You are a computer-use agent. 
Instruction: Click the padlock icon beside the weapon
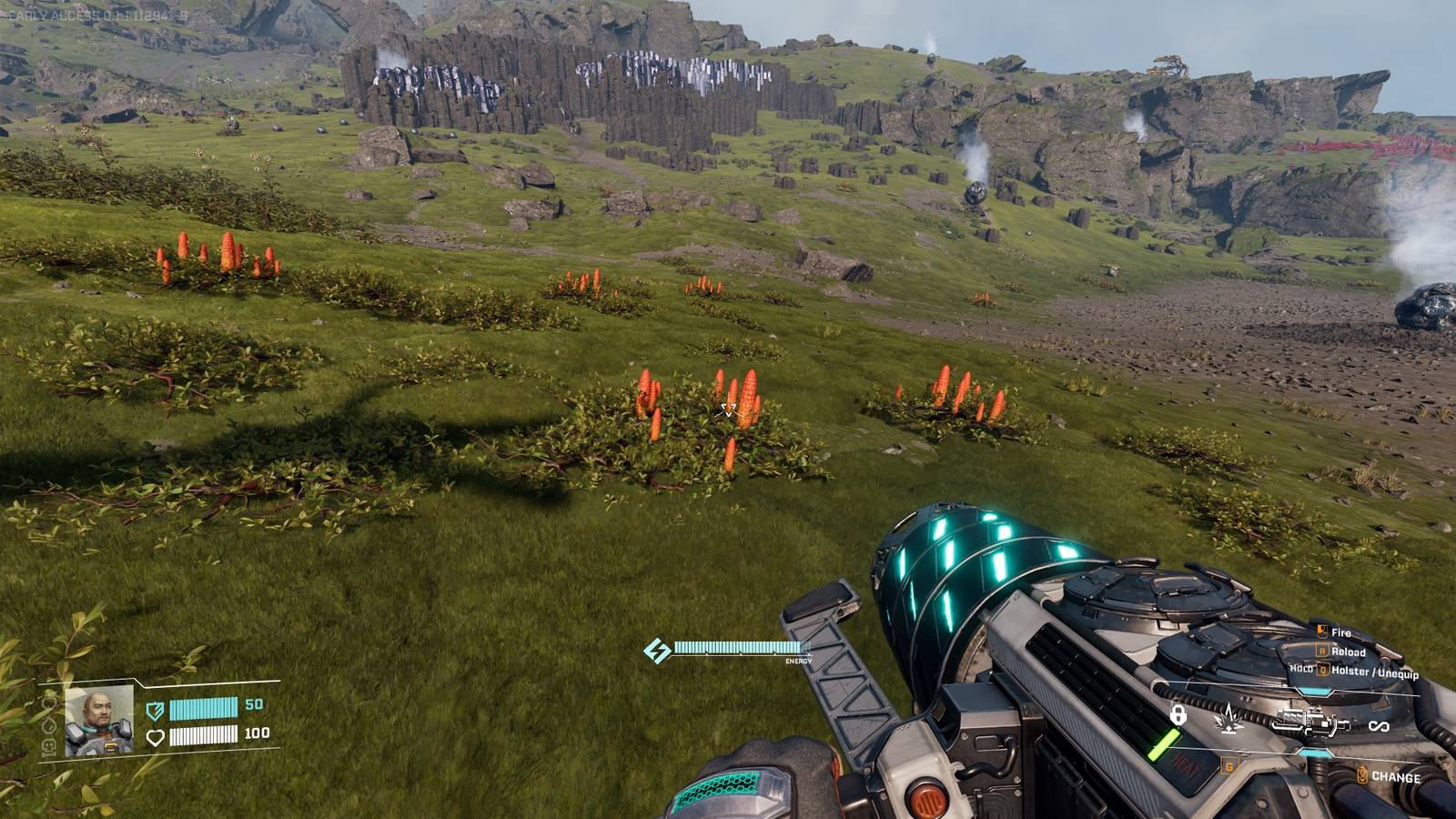point(1178,715)
